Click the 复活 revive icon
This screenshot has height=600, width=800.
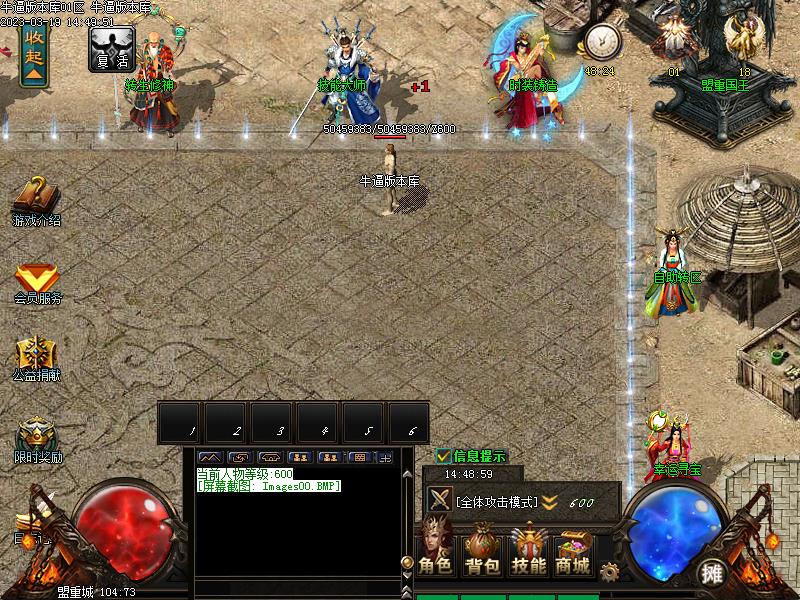coord(111,48)
